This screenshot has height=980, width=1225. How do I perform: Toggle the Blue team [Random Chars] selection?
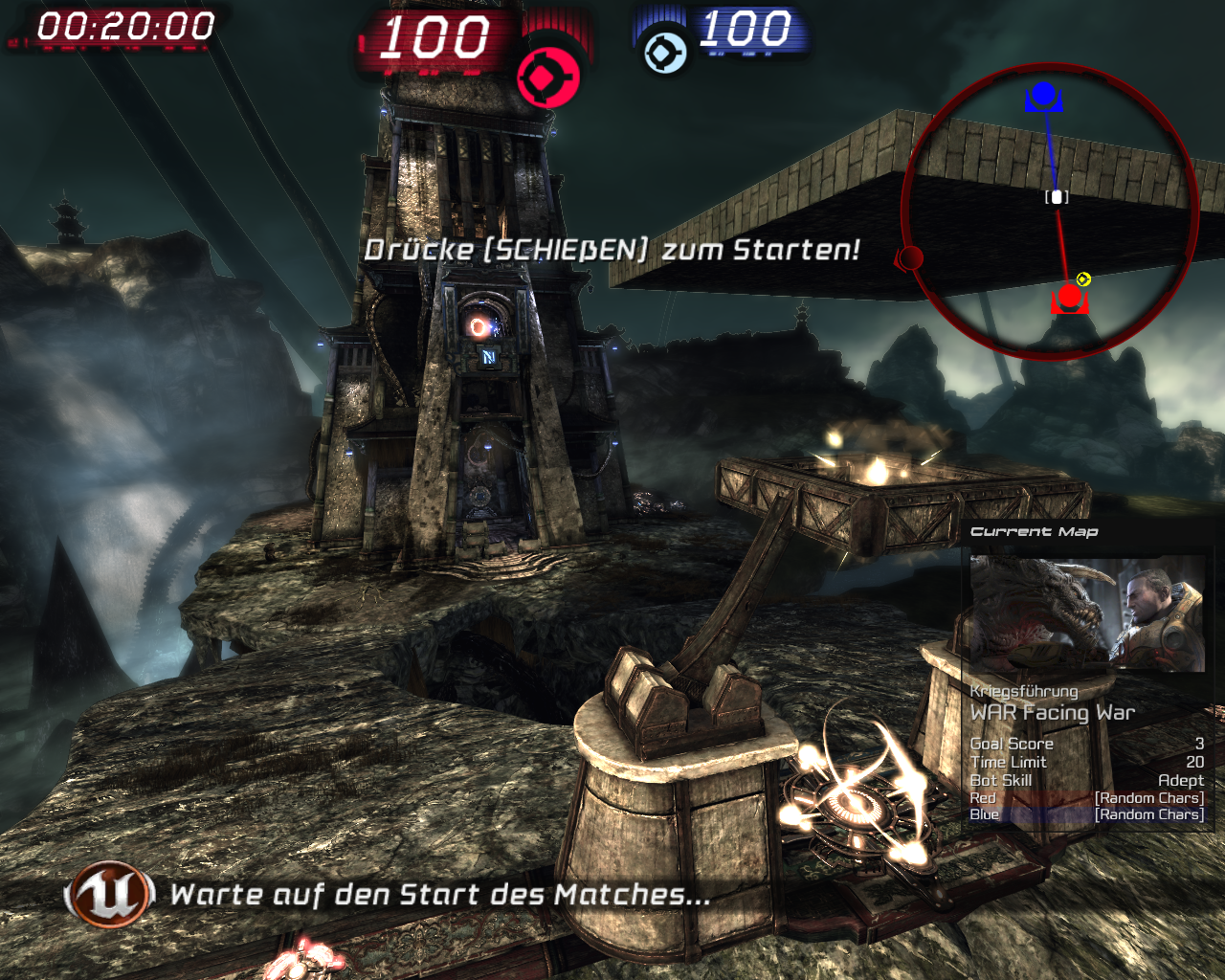click(1147, 813)
